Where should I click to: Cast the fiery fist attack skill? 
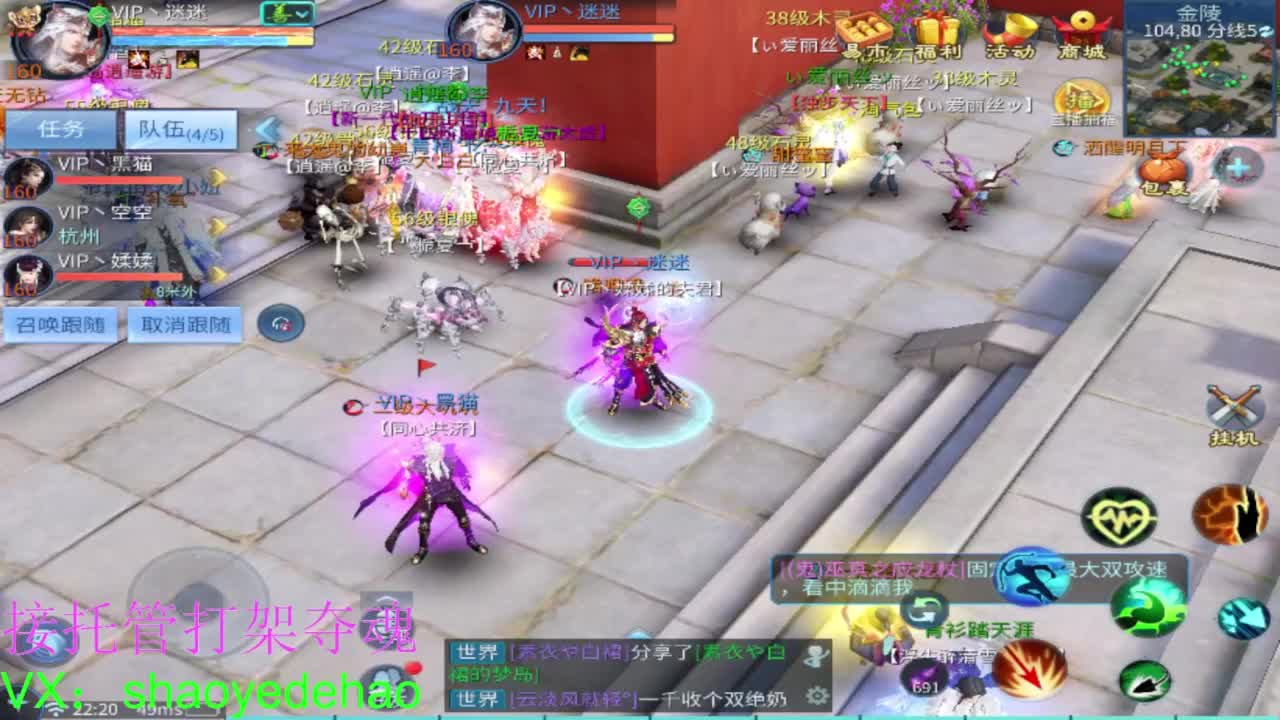tap(1230, 515)
